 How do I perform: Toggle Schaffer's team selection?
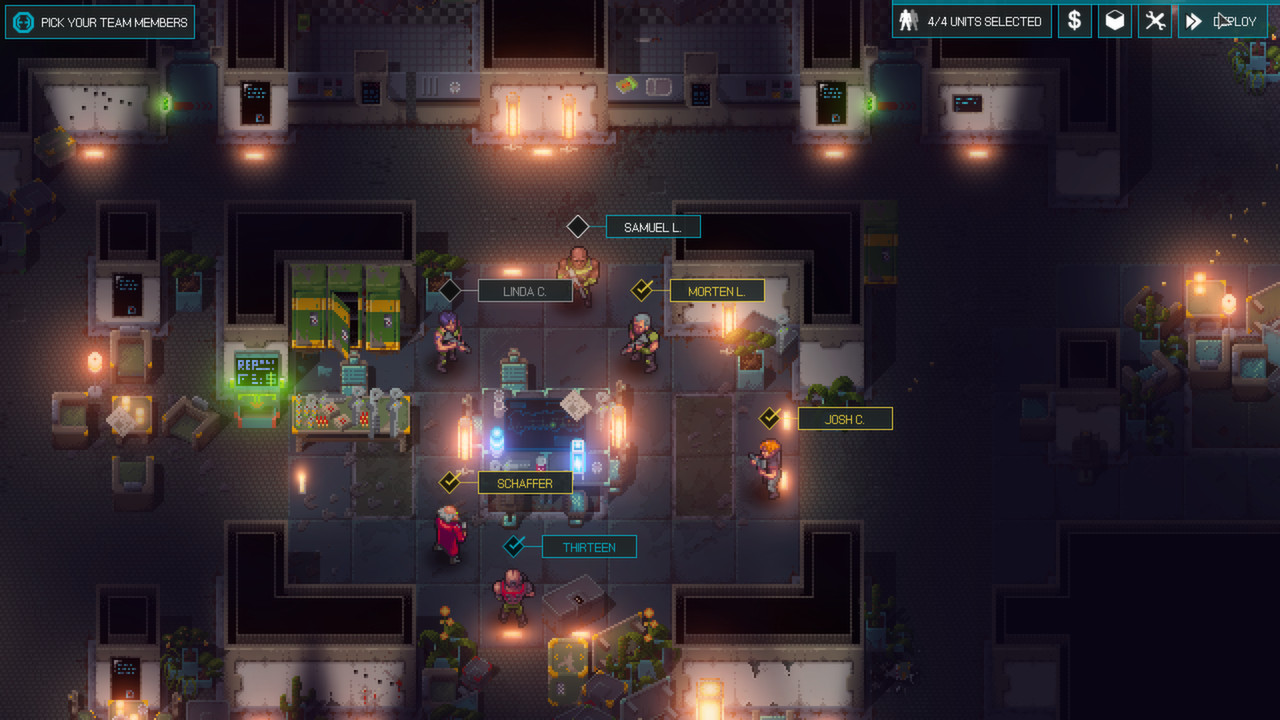450,483
